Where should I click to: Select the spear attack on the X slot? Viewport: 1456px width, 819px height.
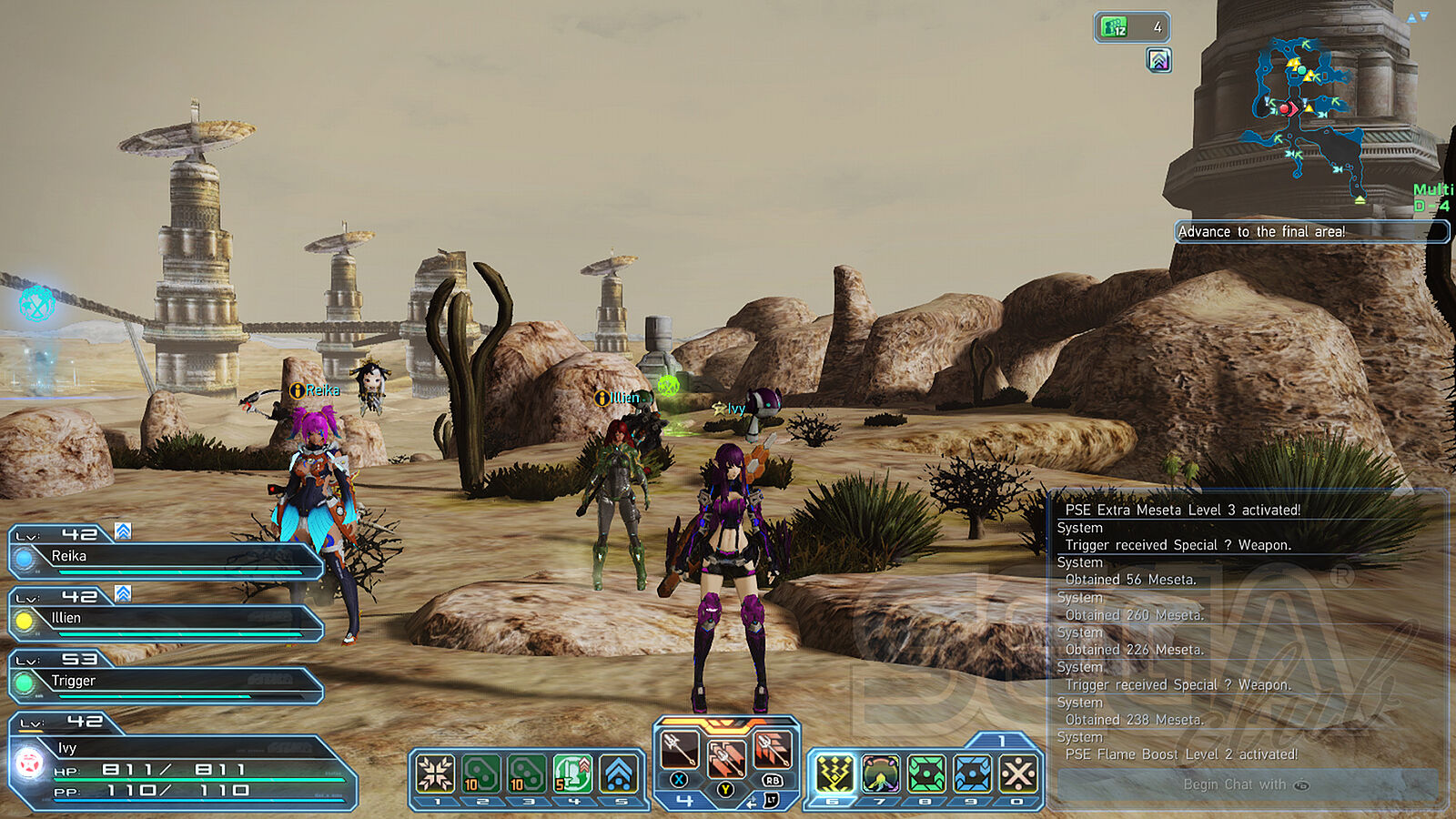tap(679, 750)
